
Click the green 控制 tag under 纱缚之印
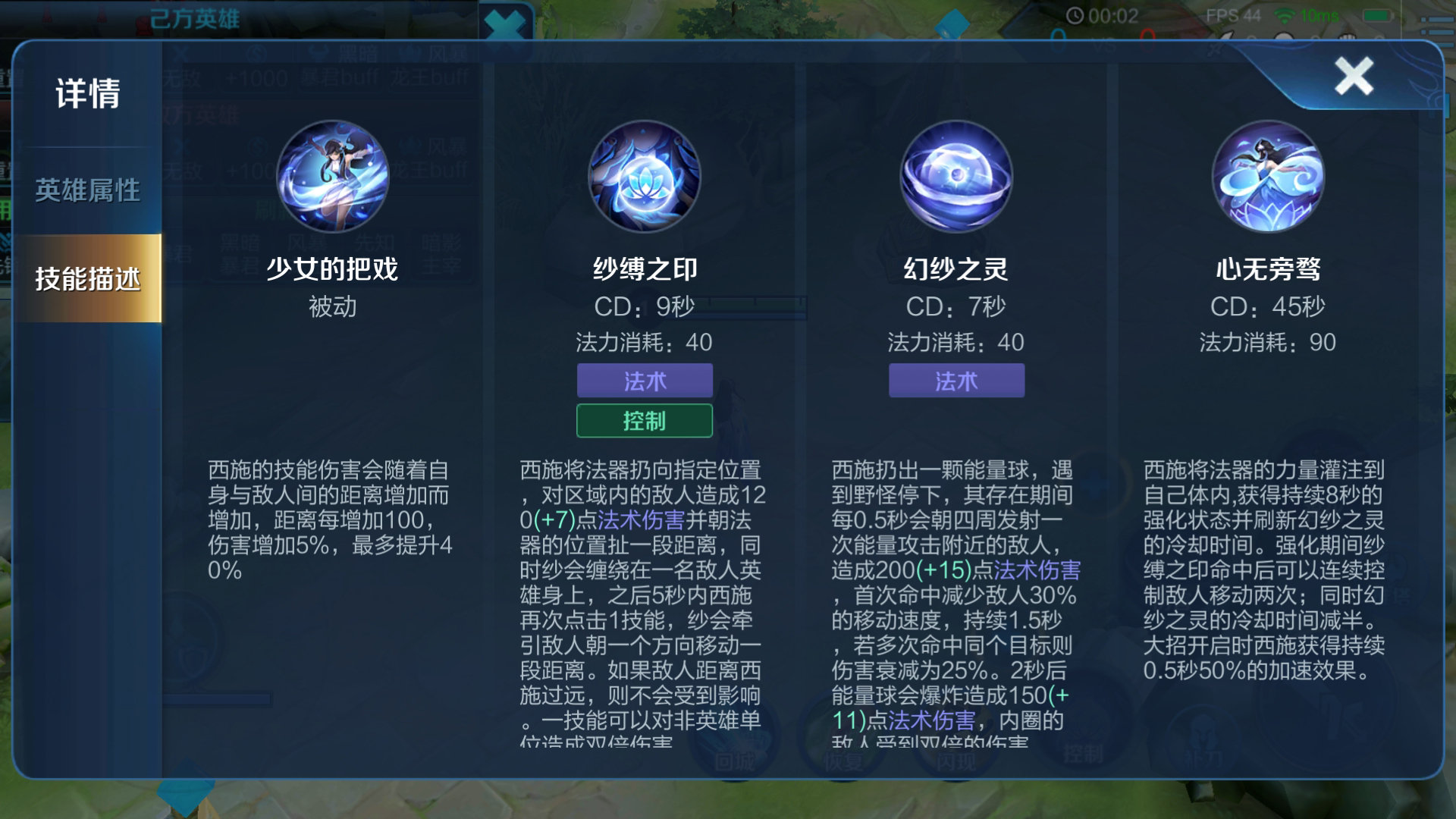click(645, 421)
